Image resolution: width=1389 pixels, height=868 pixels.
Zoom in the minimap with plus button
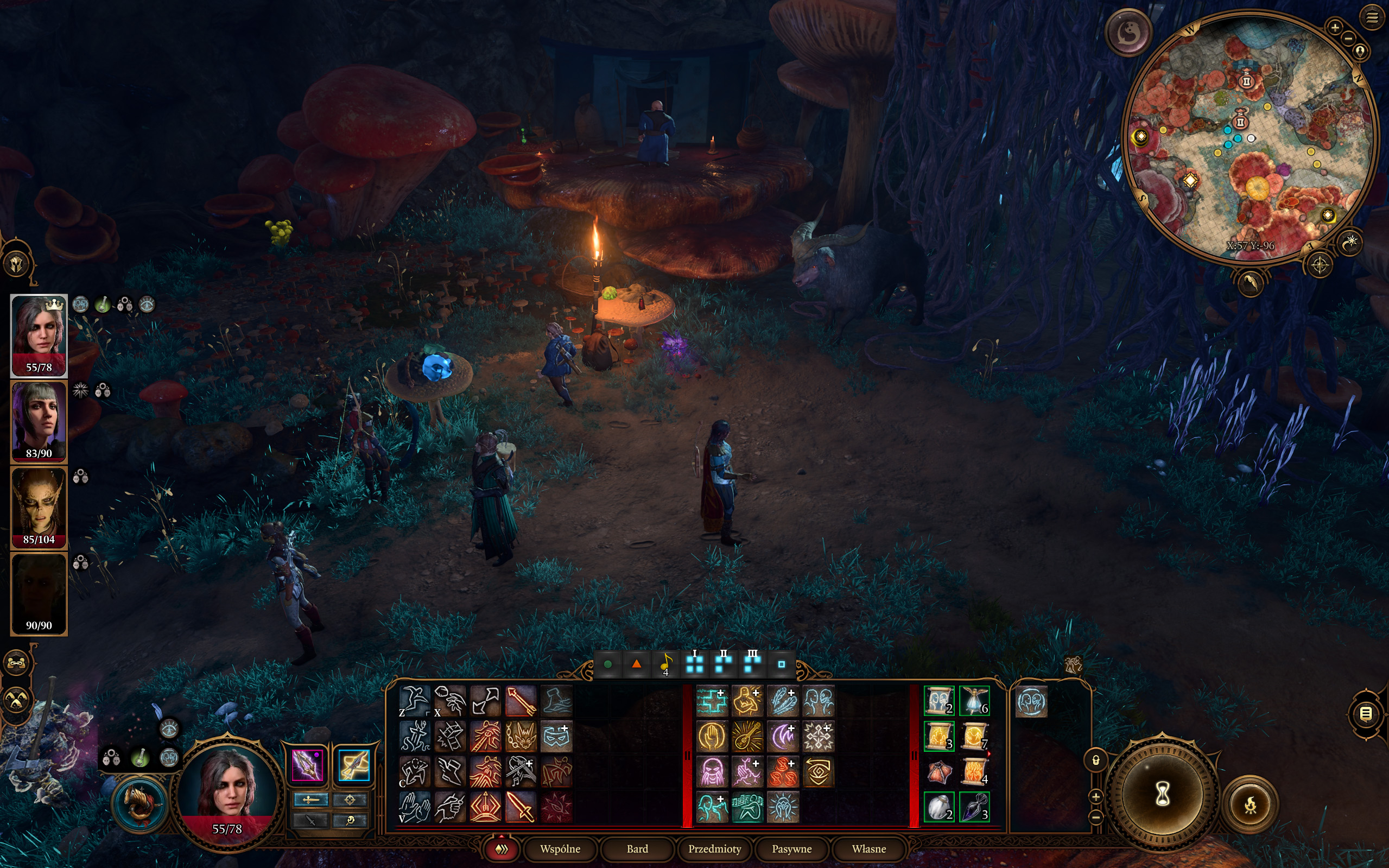pos(1335,27)
